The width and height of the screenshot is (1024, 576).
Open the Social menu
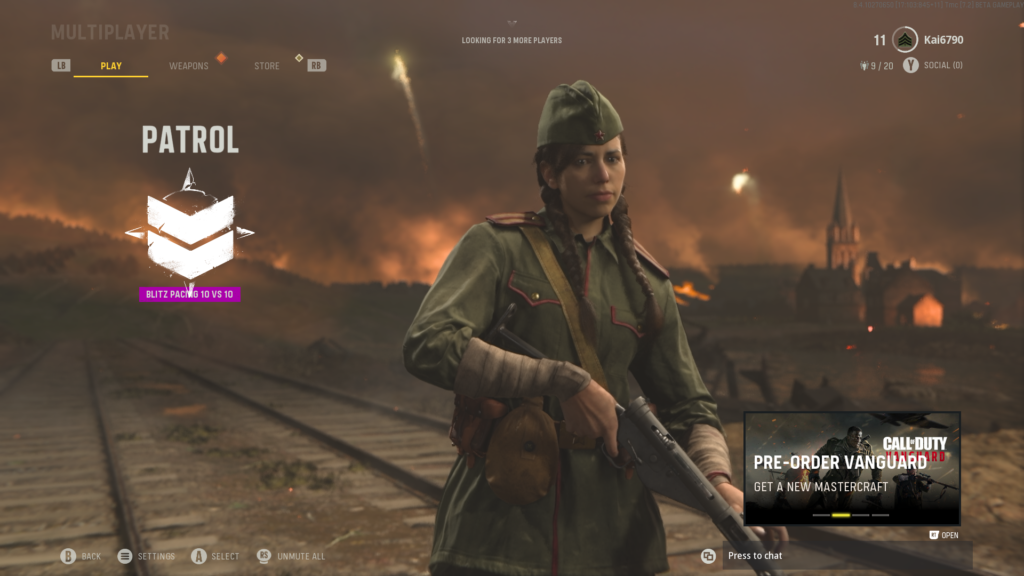click(x=941, y=66)
